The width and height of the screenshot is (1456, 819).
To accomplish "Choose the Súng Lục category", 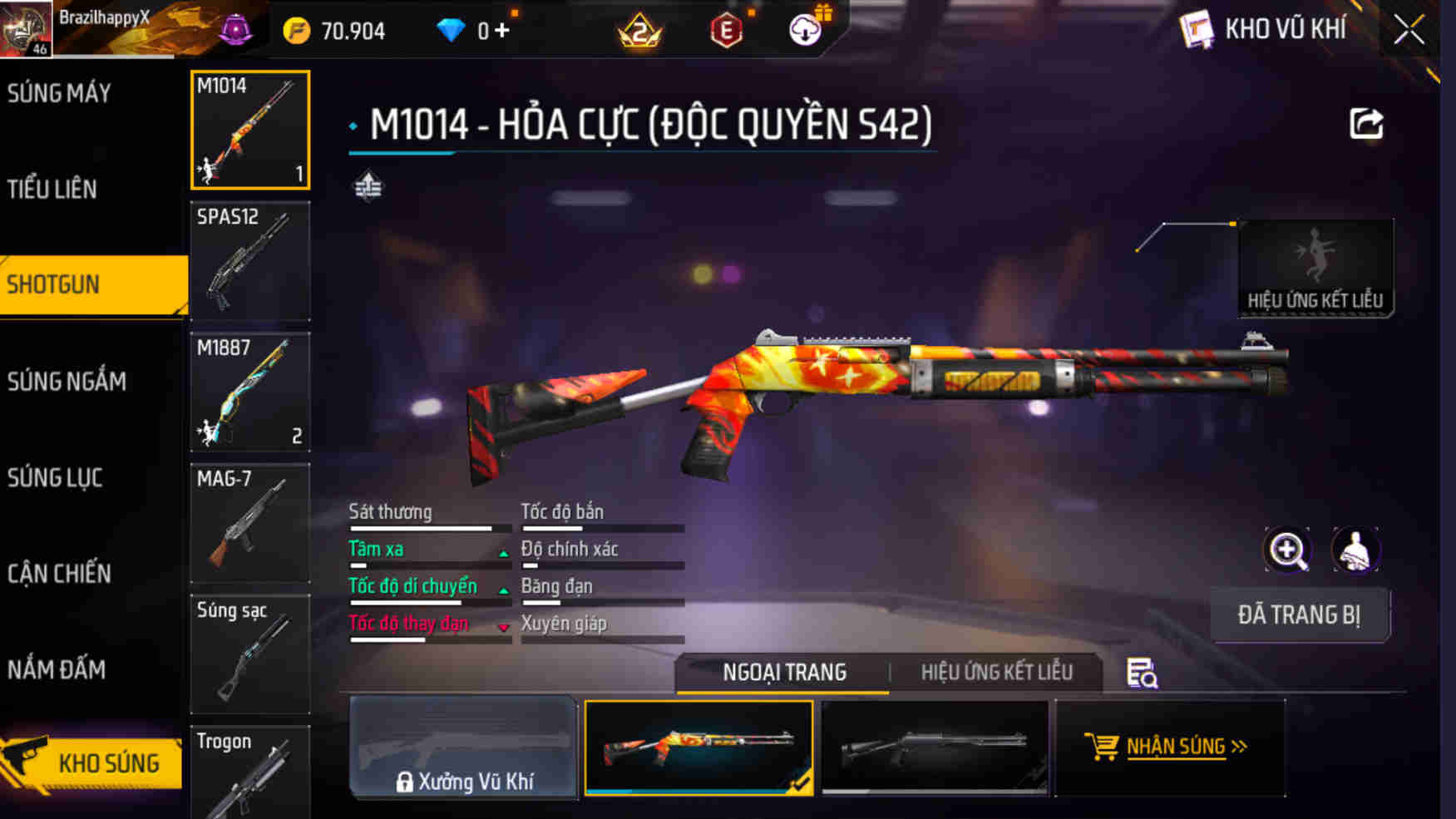I will (55, 478).
